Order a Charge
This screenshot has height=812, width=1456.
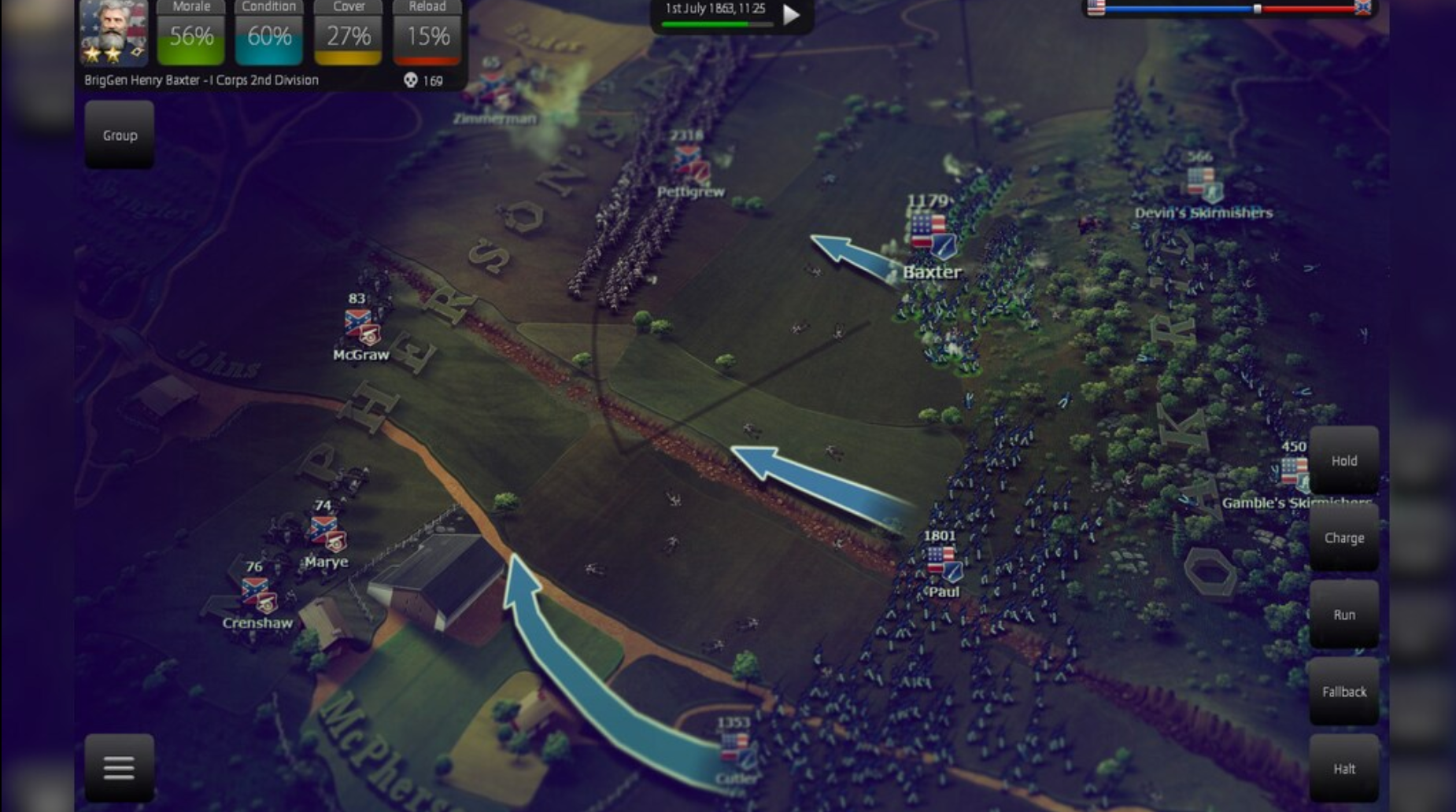coord(1344,538)
